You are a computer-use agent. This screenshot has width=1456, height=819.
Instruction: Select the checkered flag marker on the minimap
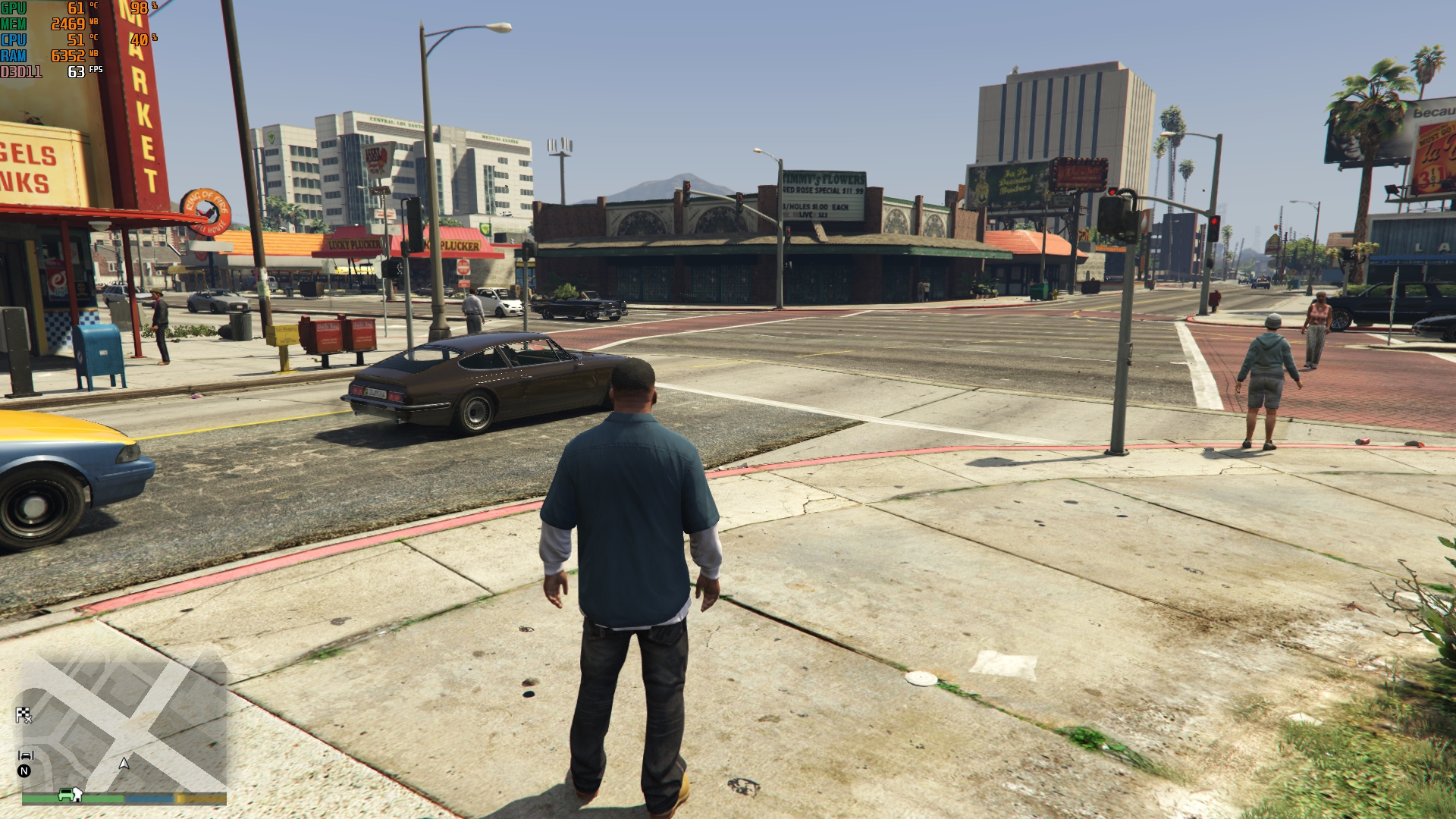point(24,714)
